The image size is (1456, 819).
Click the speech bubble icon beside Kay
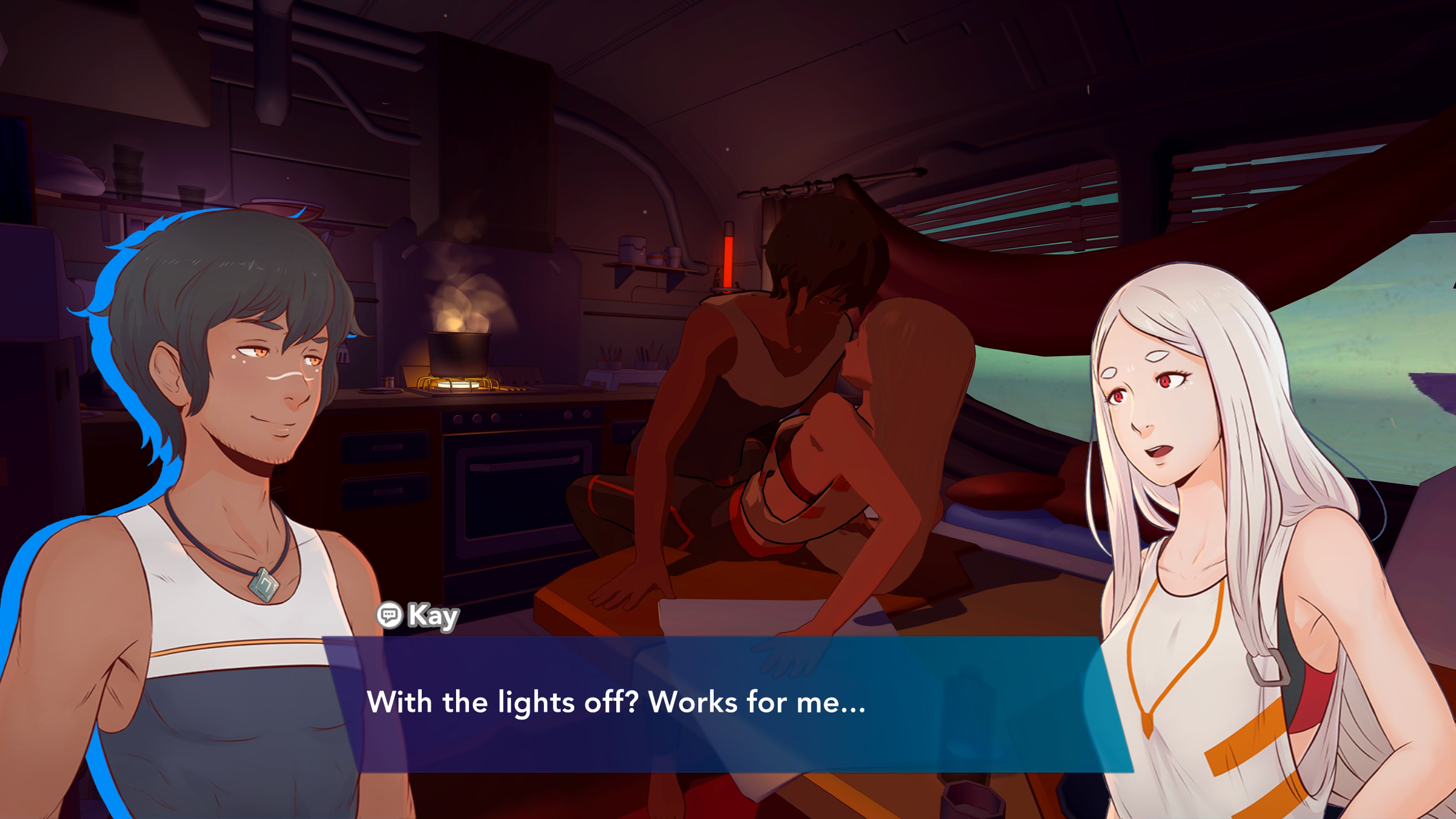[x=389, y=614]
